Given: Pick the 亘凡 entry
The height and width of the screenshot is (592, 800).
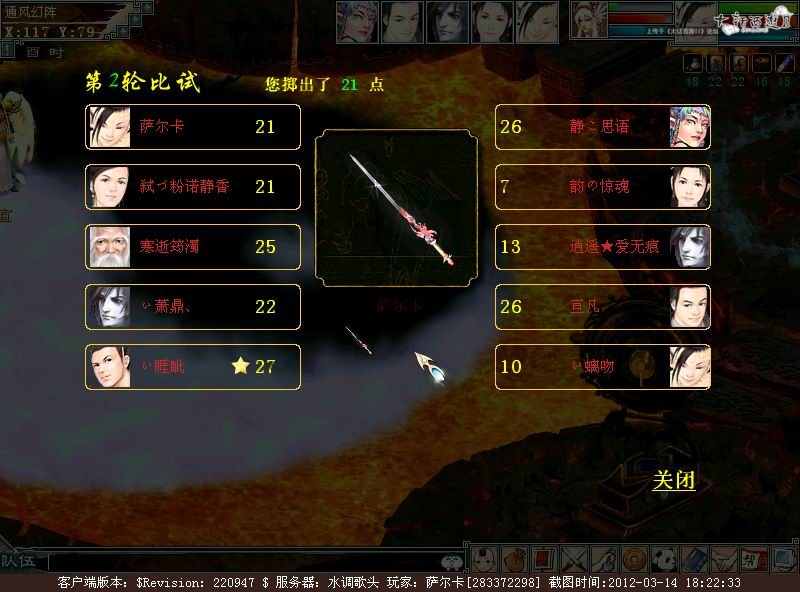Looking at the screenshot, I should 603,307.
